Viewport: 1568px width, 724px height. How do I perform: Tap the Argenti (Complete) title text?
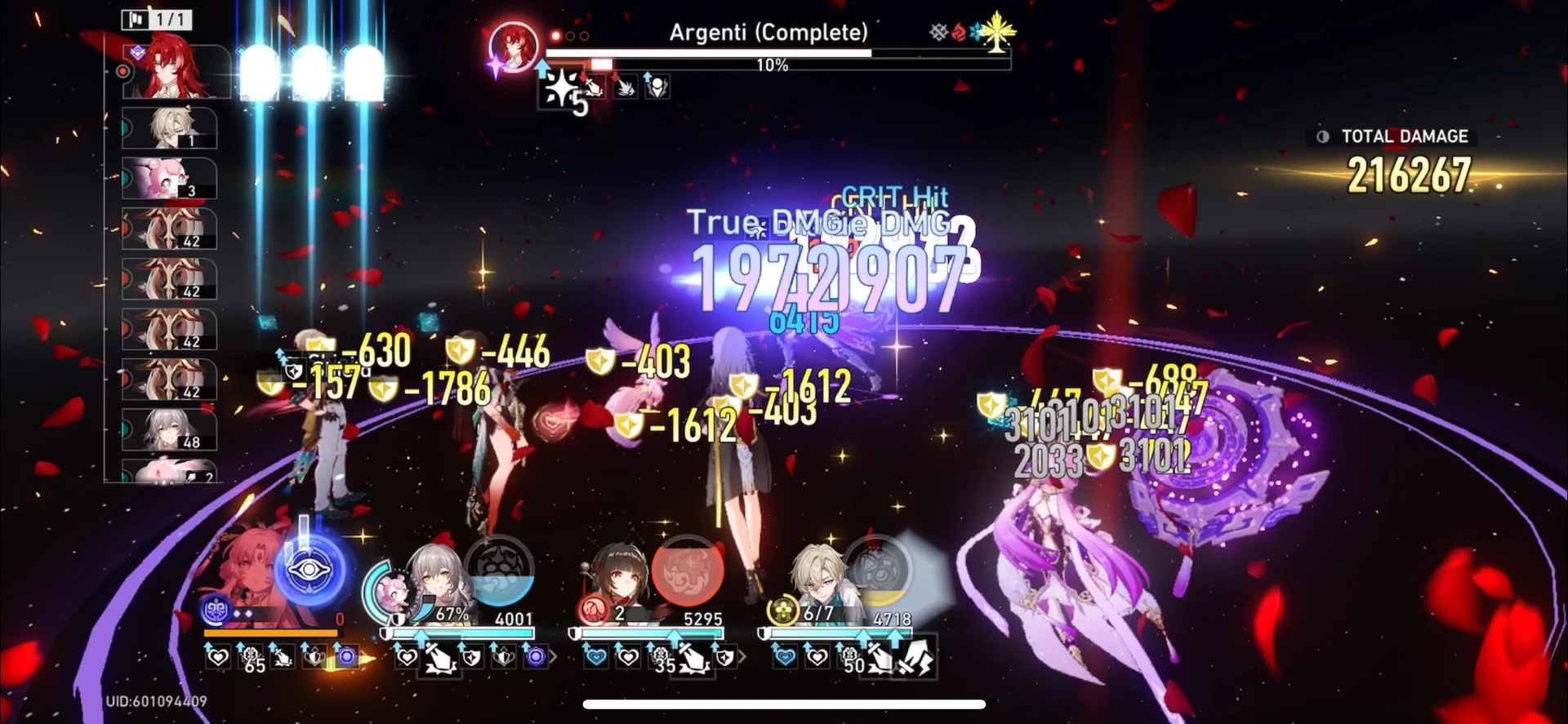click(x=768, y=33)
